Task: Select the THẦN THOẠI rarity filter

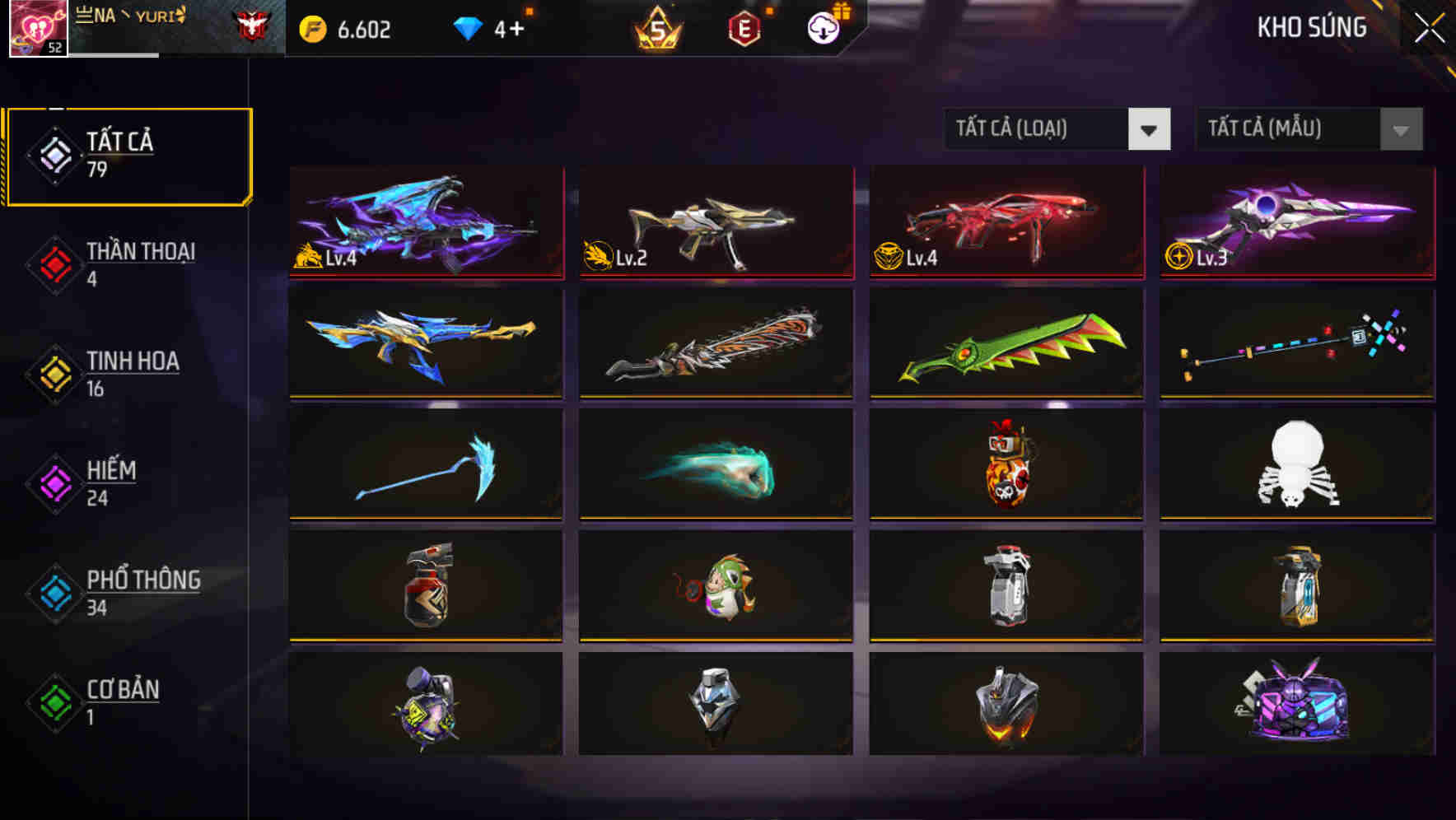Action: click(128, 262)
